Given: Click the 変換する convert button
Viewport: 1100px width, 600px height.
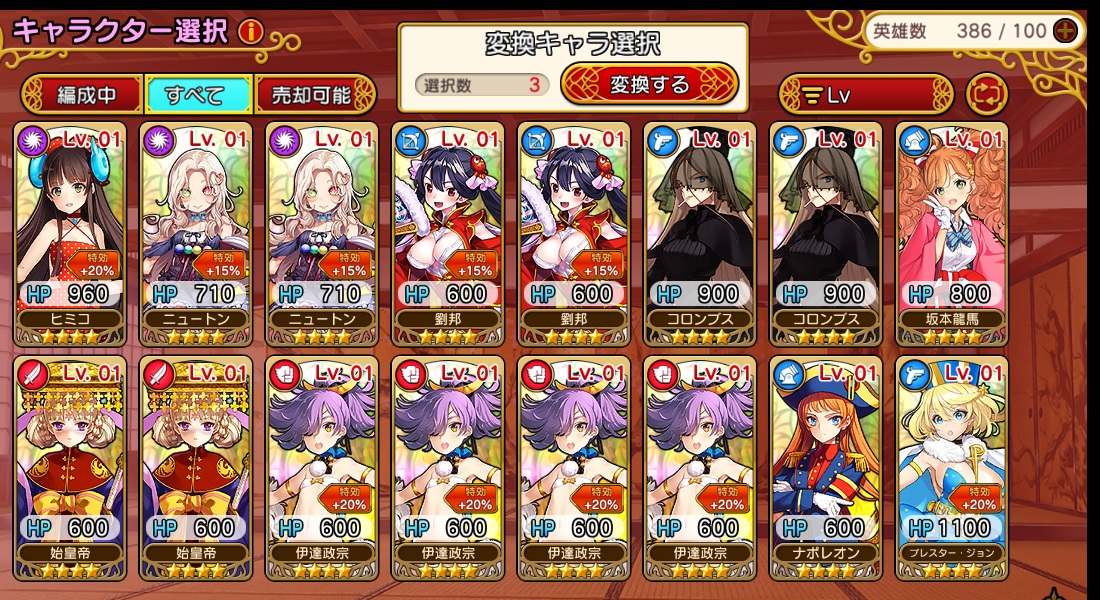Looking at the screenshot, I should 649,85.
